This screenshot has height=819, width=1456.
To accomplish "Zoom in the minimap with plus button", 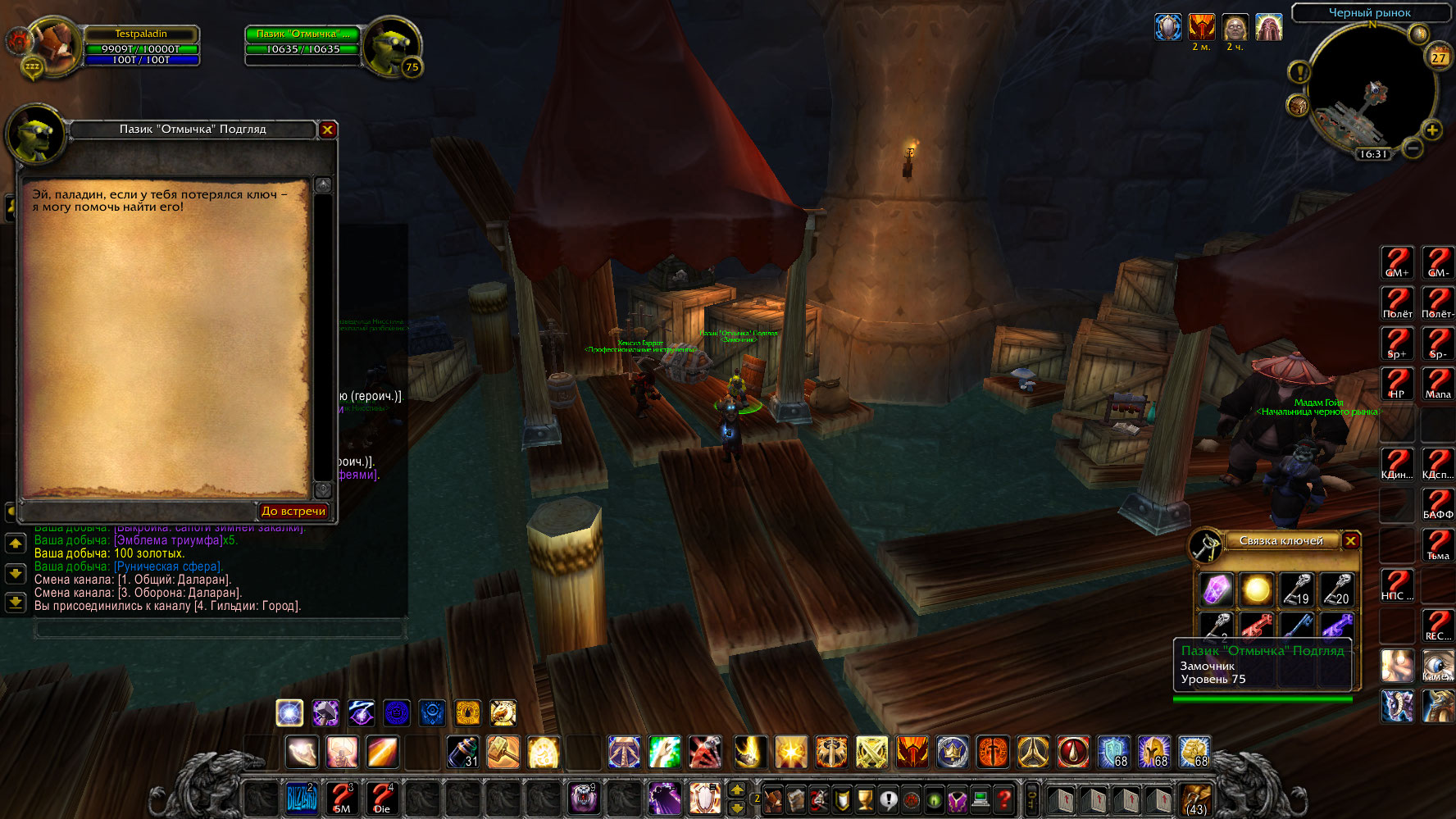I will click(x=1431, y=130).
